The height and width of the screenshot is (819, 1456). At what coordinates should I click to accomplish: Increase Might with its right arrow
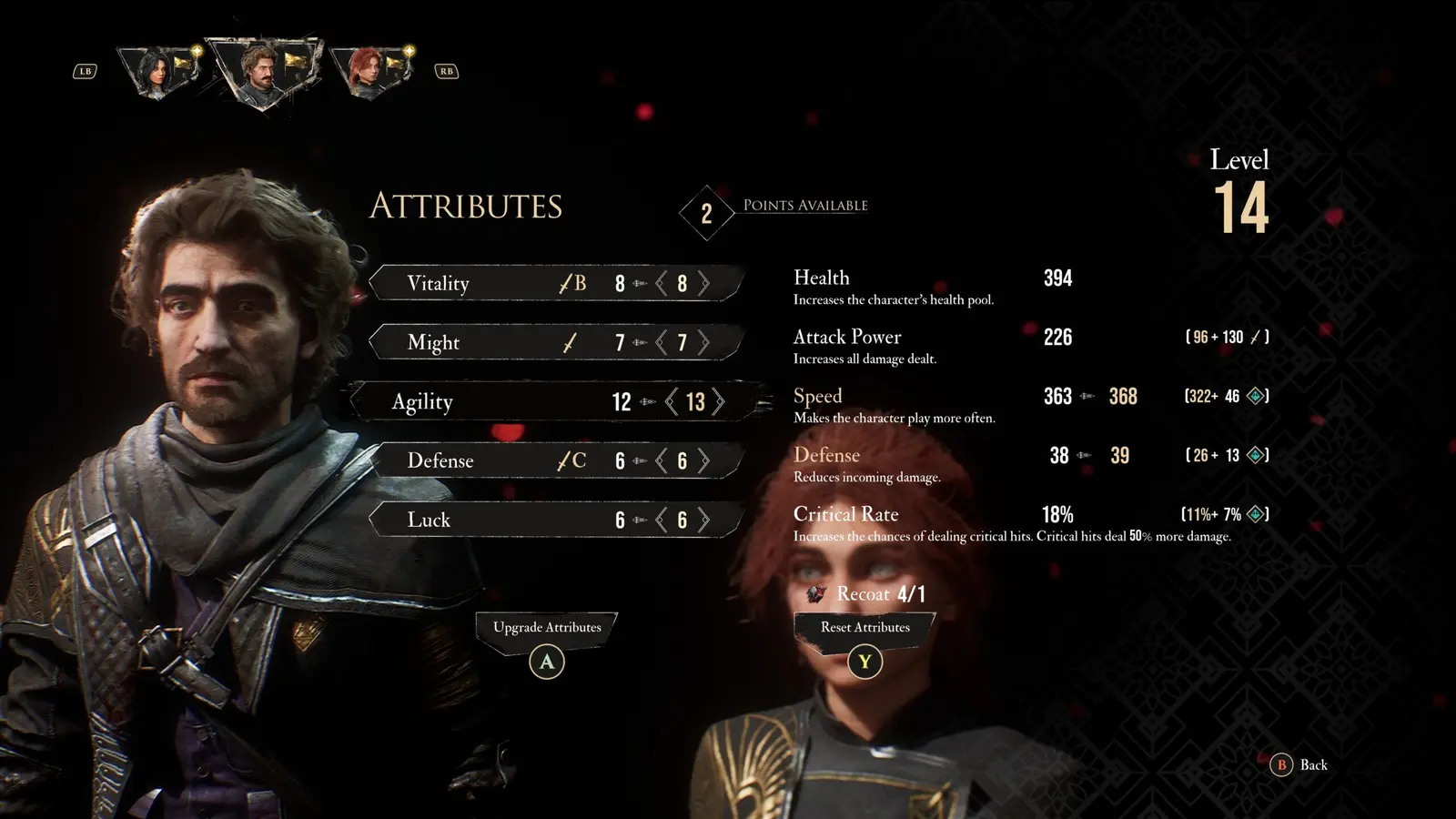(703, 342)
